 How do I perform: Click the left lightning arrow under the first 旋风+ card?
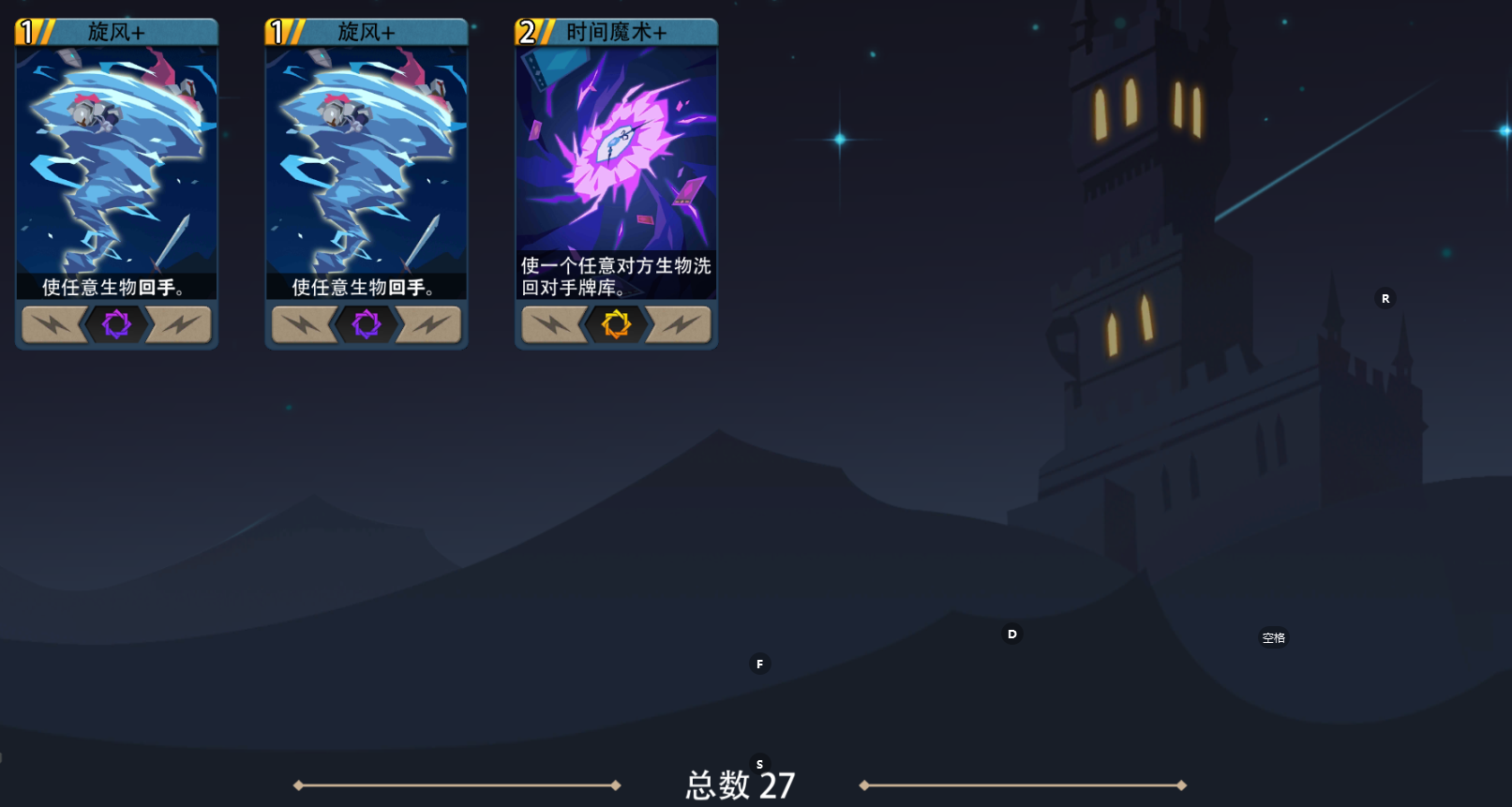53,324
